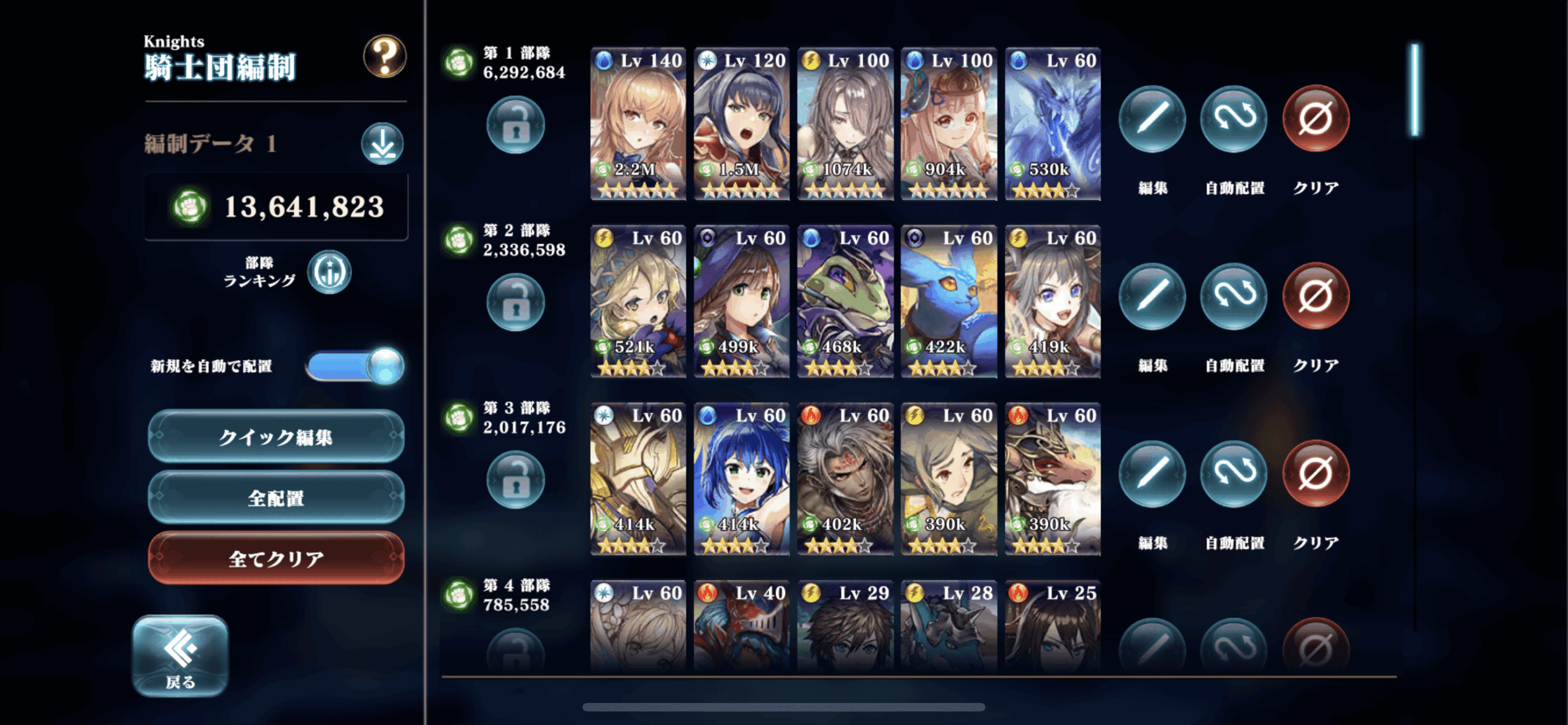Toggle the lock under squad 2
The width and height of the screenshot is (1568, 725).
[516, 303]
